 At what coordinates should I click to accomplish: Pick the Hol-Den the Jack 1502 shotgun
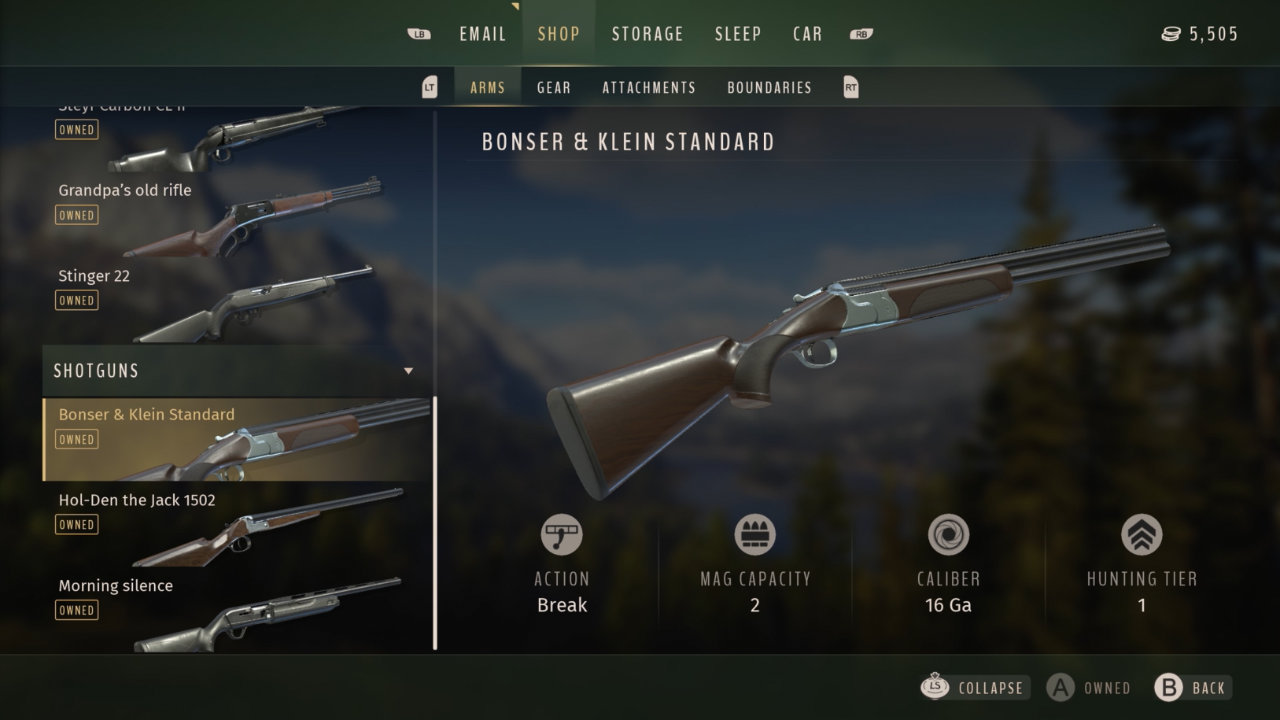[x=235, y=524]
